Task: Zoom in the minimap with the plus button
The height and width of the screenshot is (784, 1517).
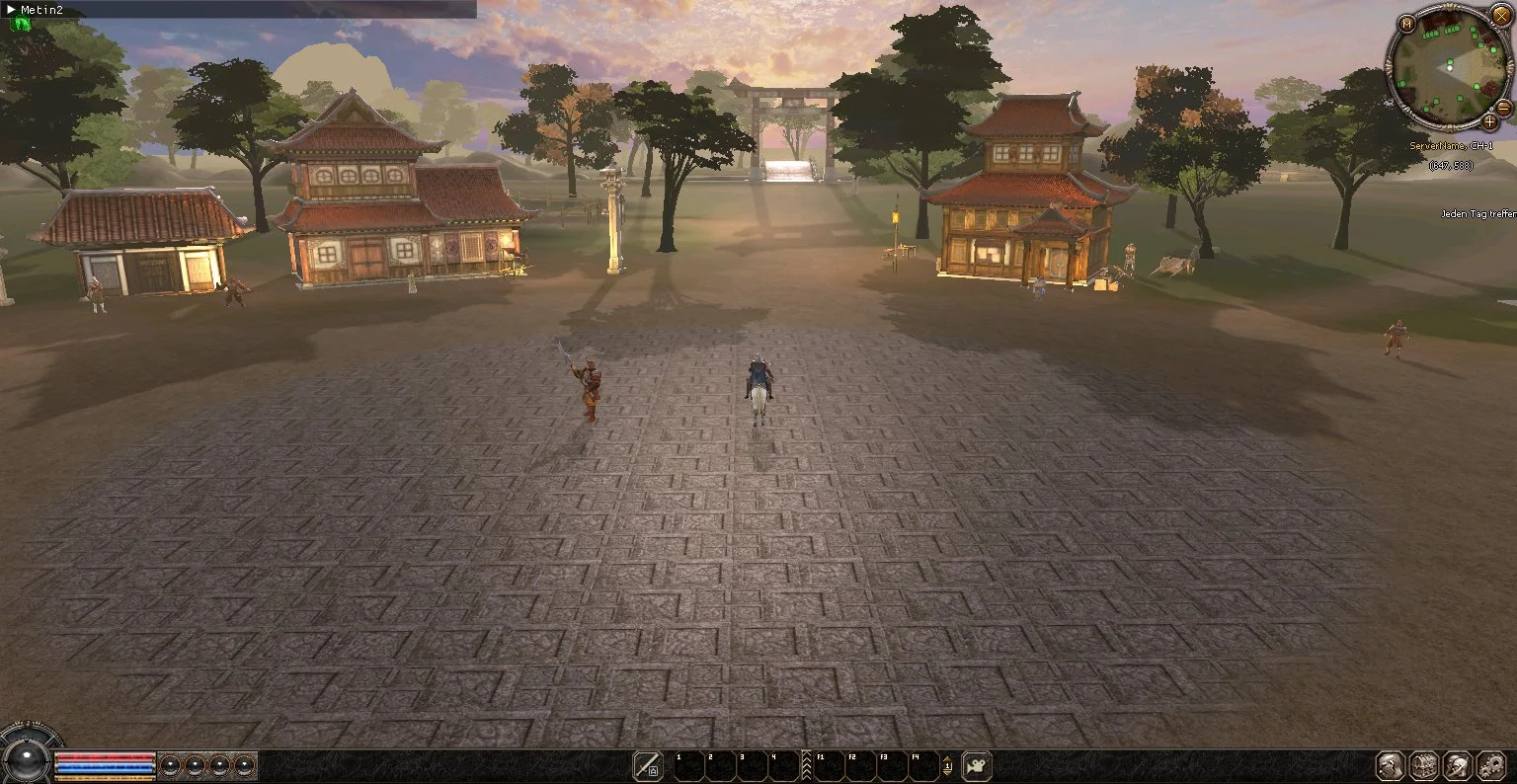Action: pos(1489,121)
